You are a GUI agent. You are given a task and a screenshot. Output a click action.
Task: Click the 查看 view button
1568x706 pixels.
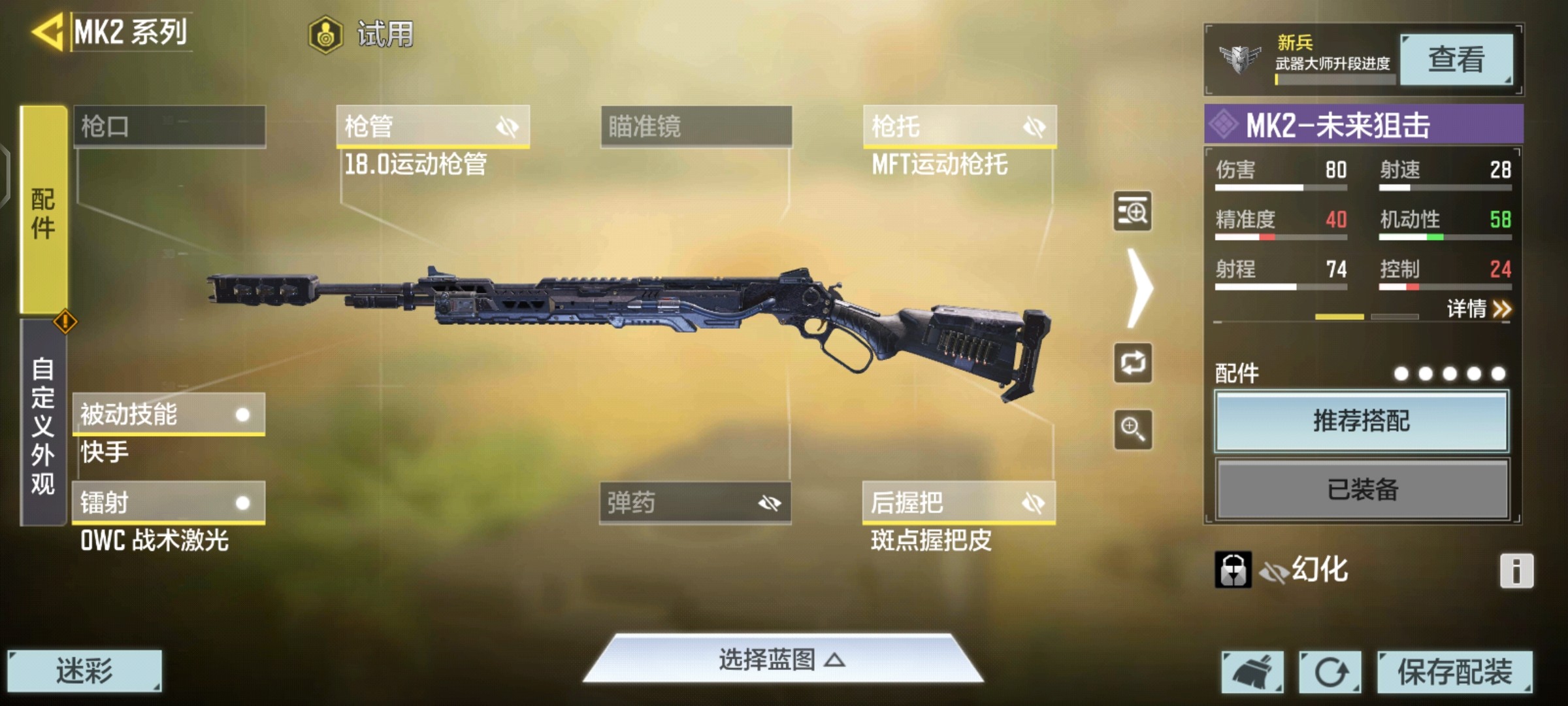coord(1456,60)
